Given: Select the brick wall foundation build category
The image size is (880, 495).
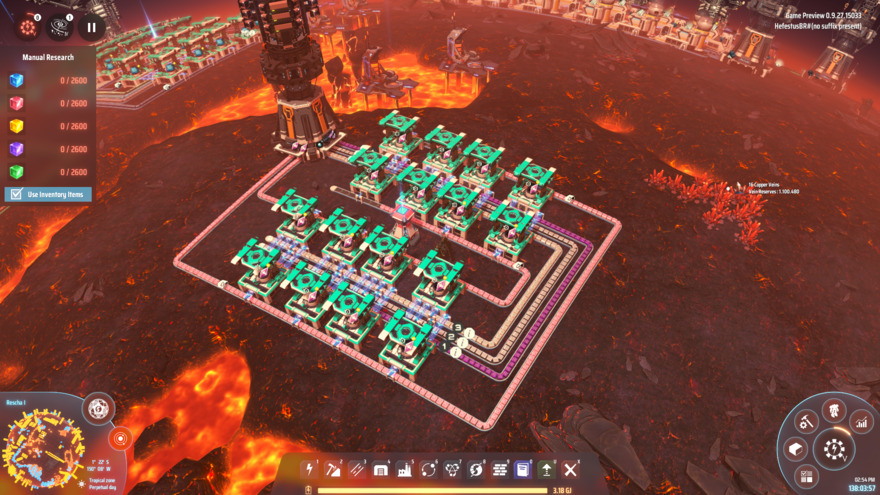Looking at the screenshot, I should click(x=500, y=469).
